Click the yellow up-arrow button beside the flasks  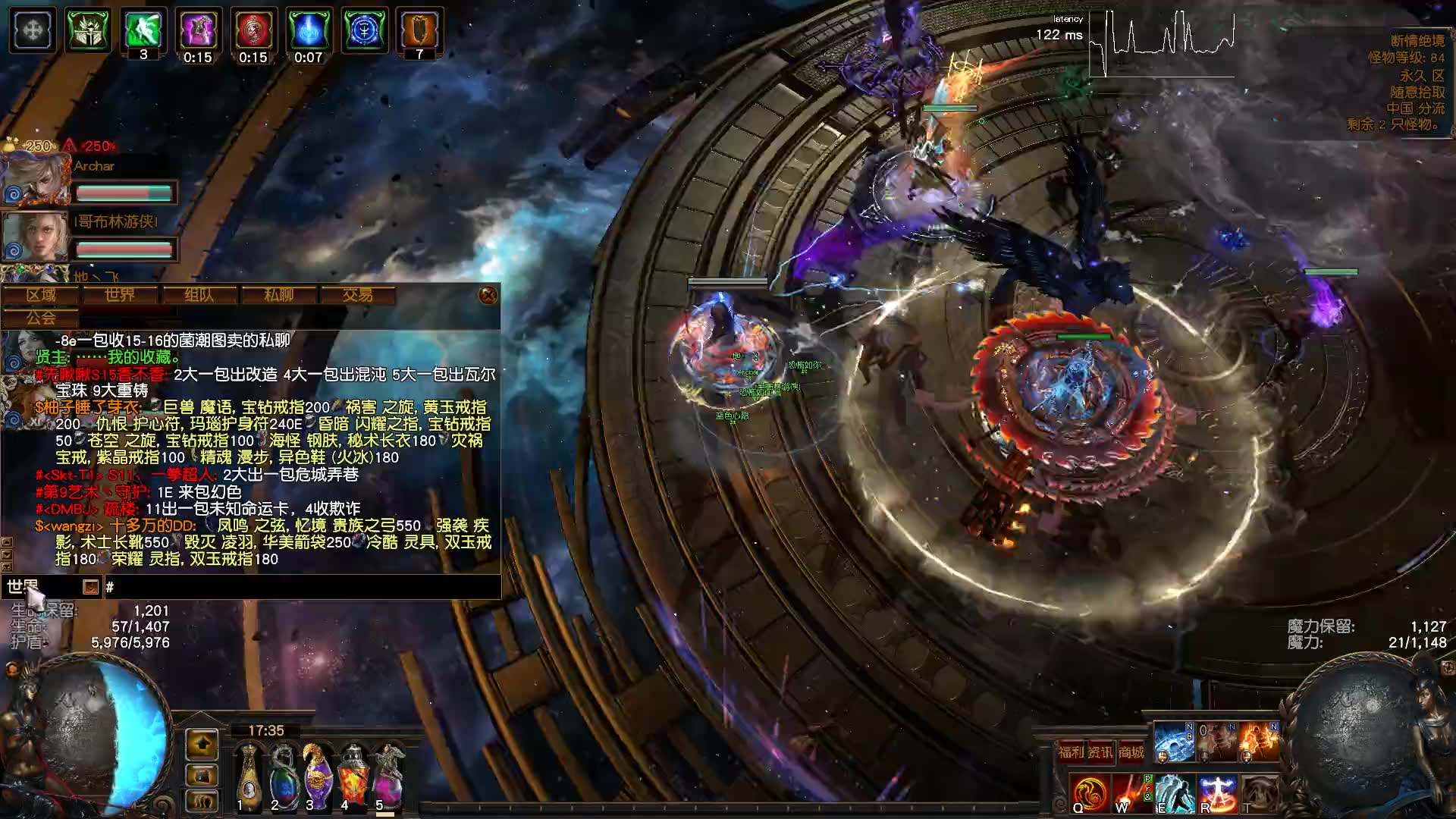[x=202, y=745]
